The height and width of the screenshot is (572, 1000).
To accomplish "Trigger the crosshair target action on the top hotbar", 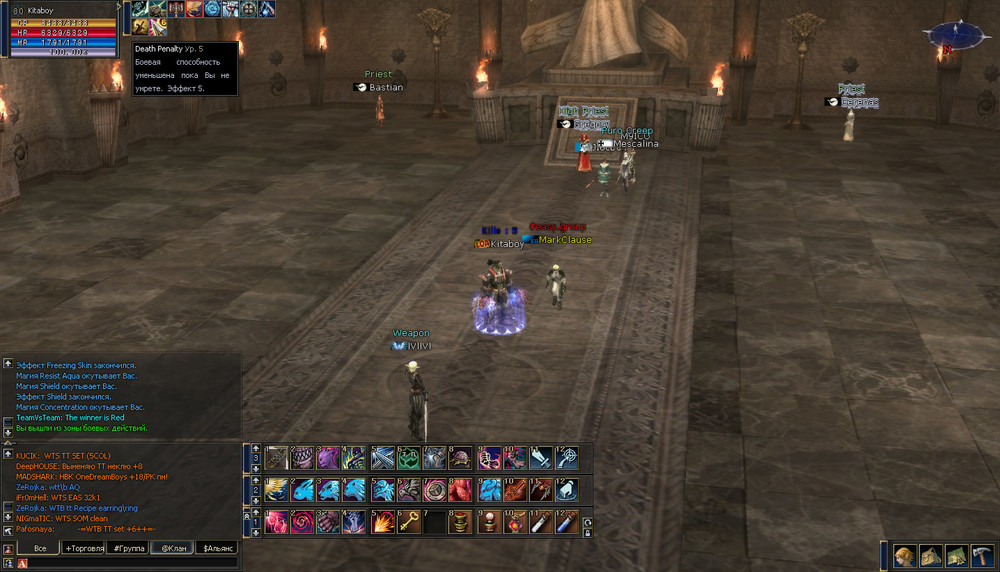I will [x=567, y=458].
